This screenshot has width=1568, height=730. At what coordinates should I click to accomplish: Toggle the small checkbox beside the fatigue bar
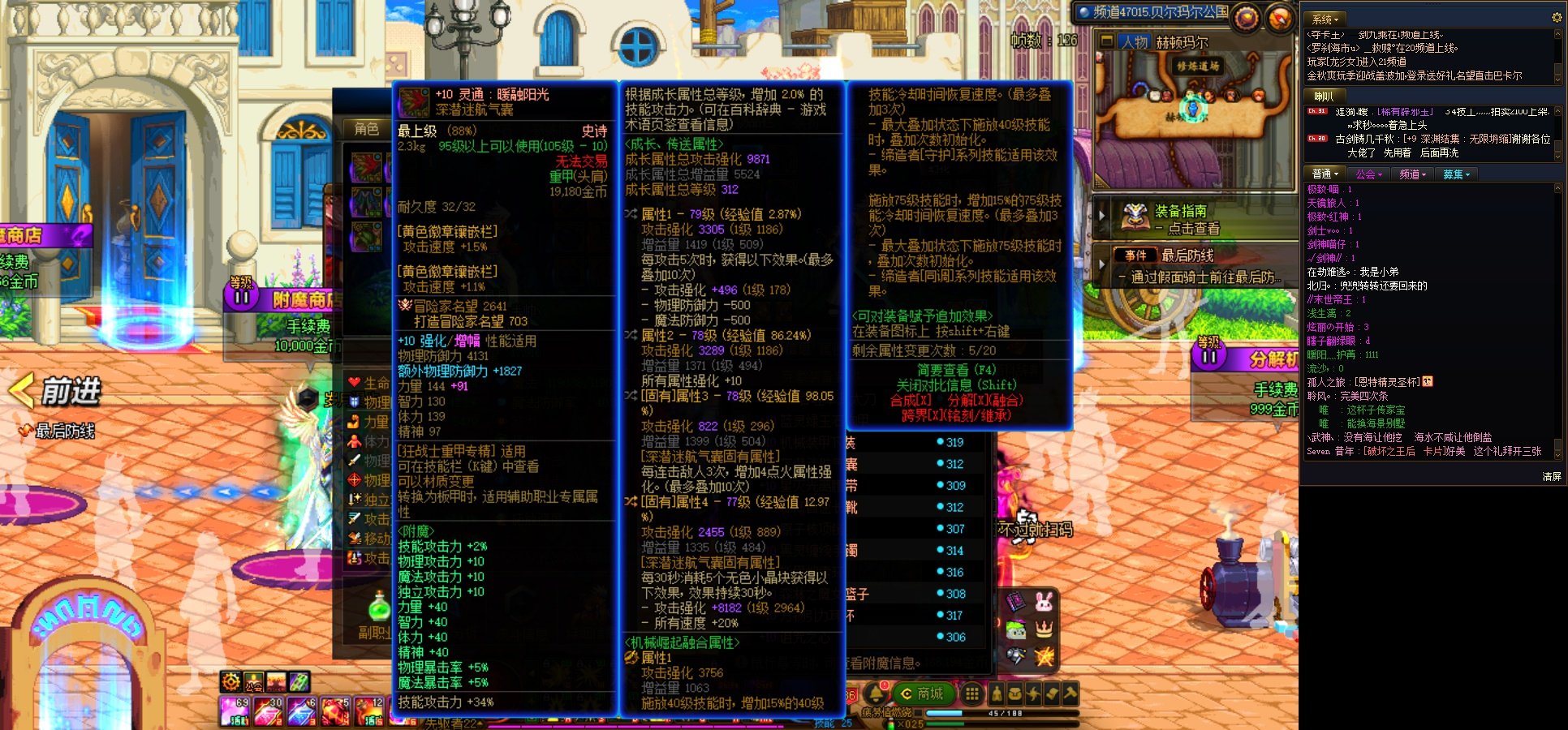(x=918, y=713)
